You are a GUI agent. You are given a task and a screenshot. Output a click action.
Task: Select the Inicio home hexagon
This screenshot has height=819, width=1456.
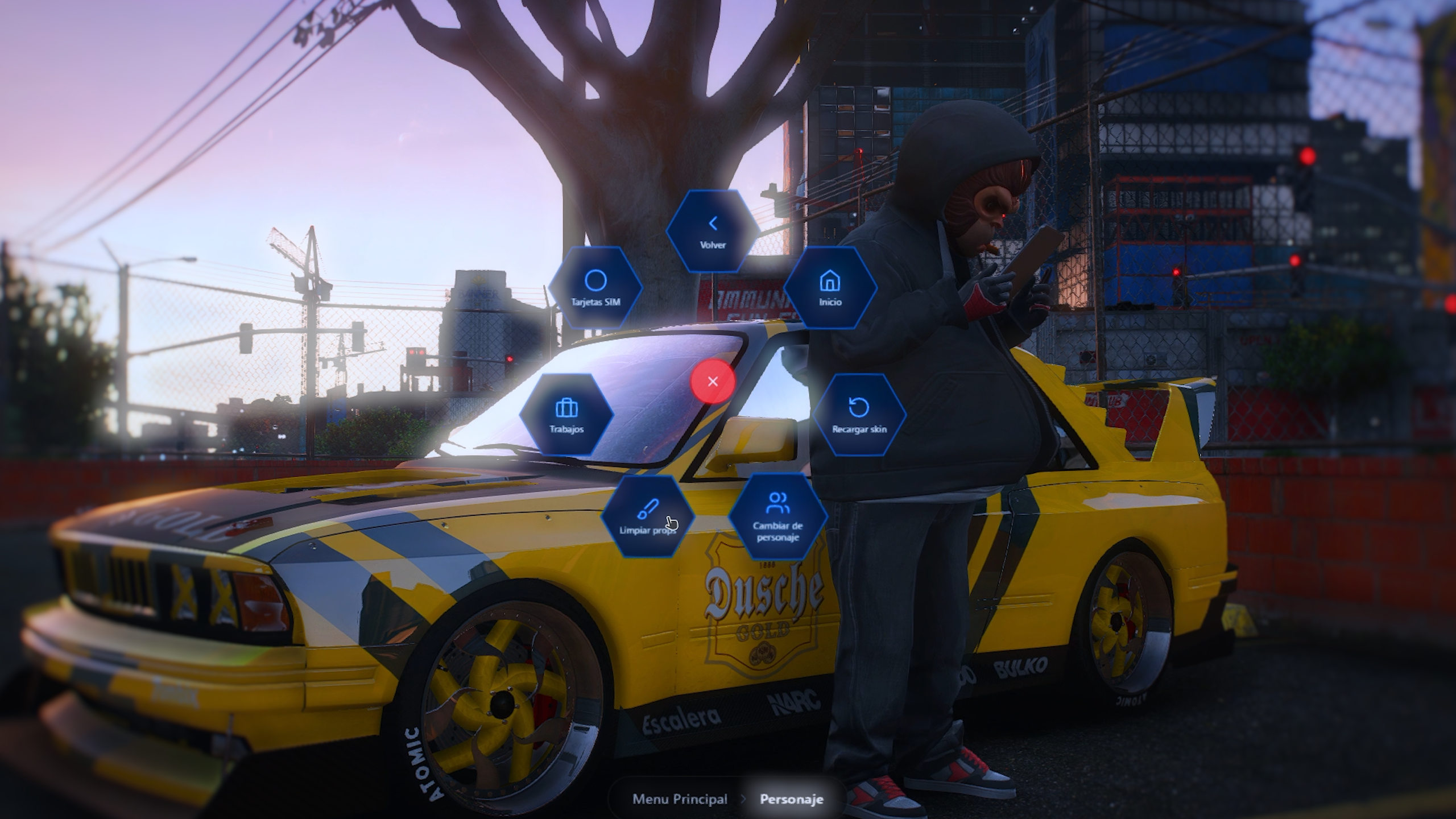tap(830, 288)
